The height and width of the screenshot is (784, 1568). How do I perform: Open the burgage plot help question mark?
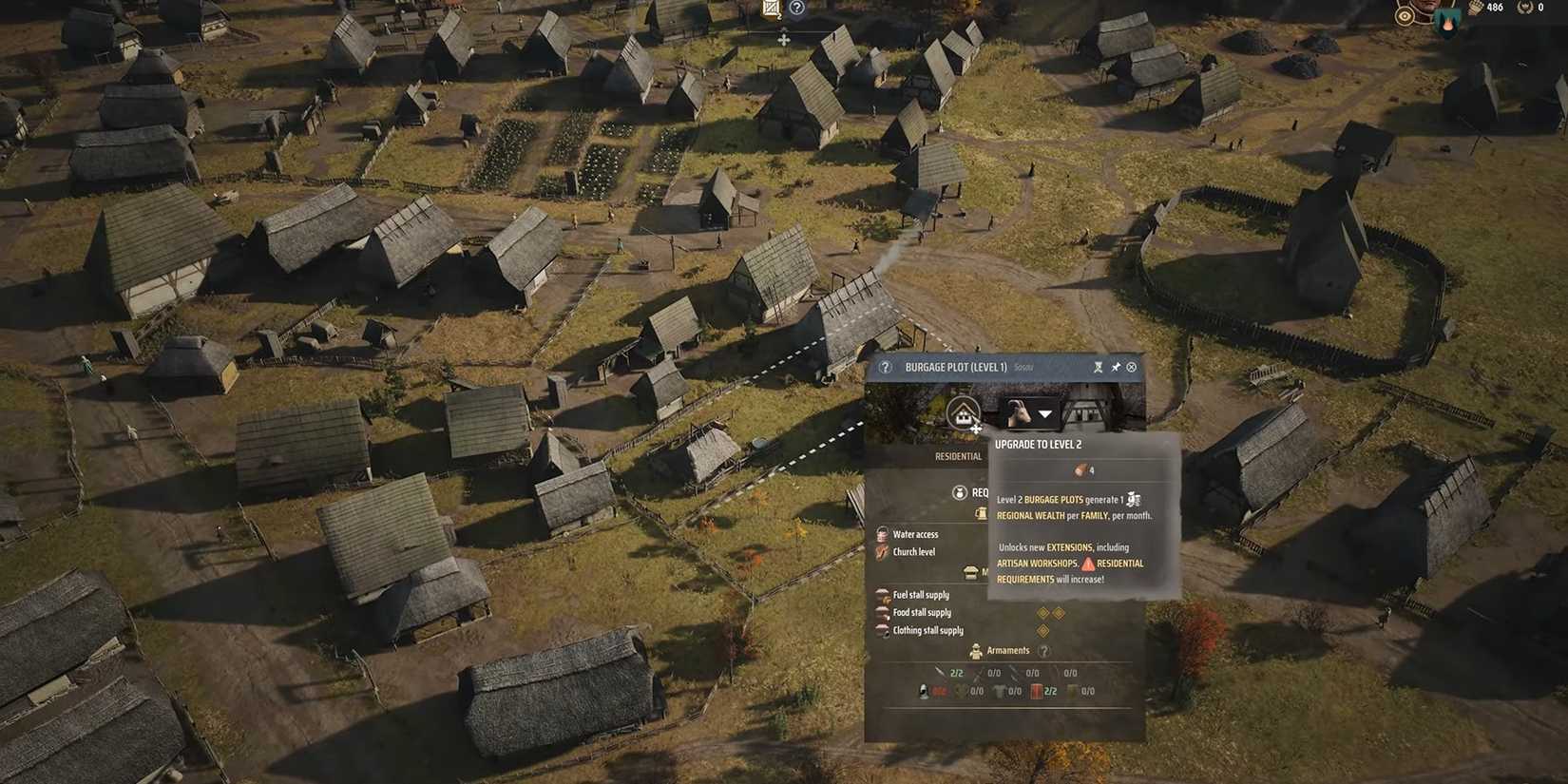pos(886,368)
